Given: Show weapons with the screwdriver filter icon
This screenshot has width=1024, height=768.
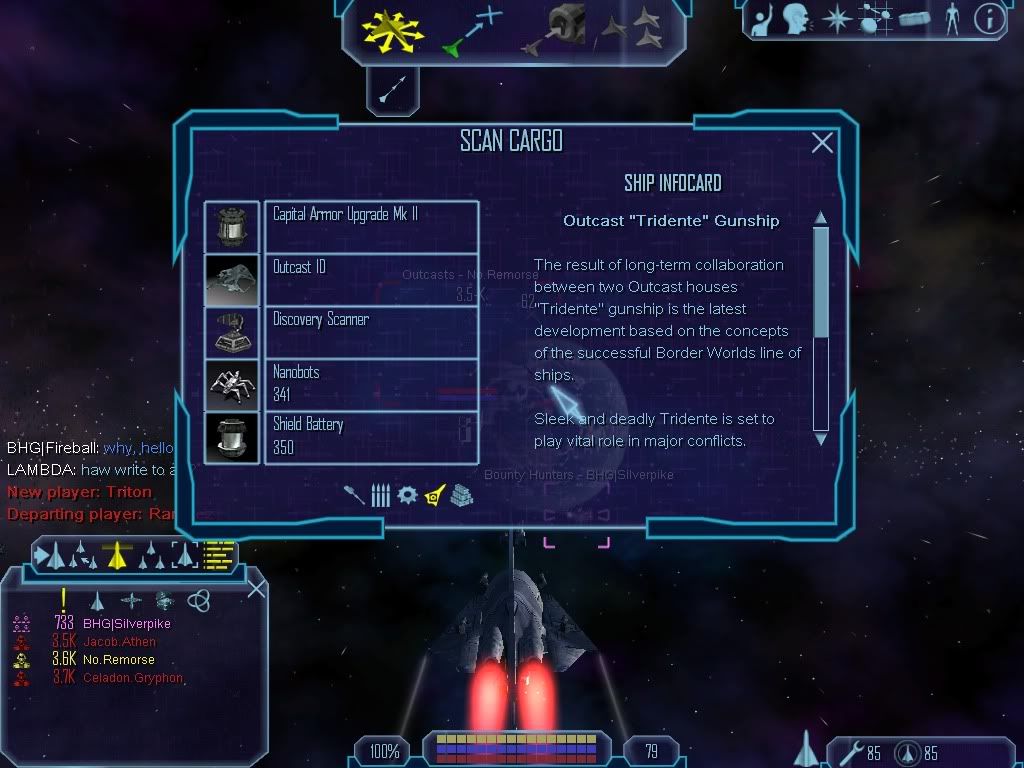Looking at the screenshot, I should point(354,495).
